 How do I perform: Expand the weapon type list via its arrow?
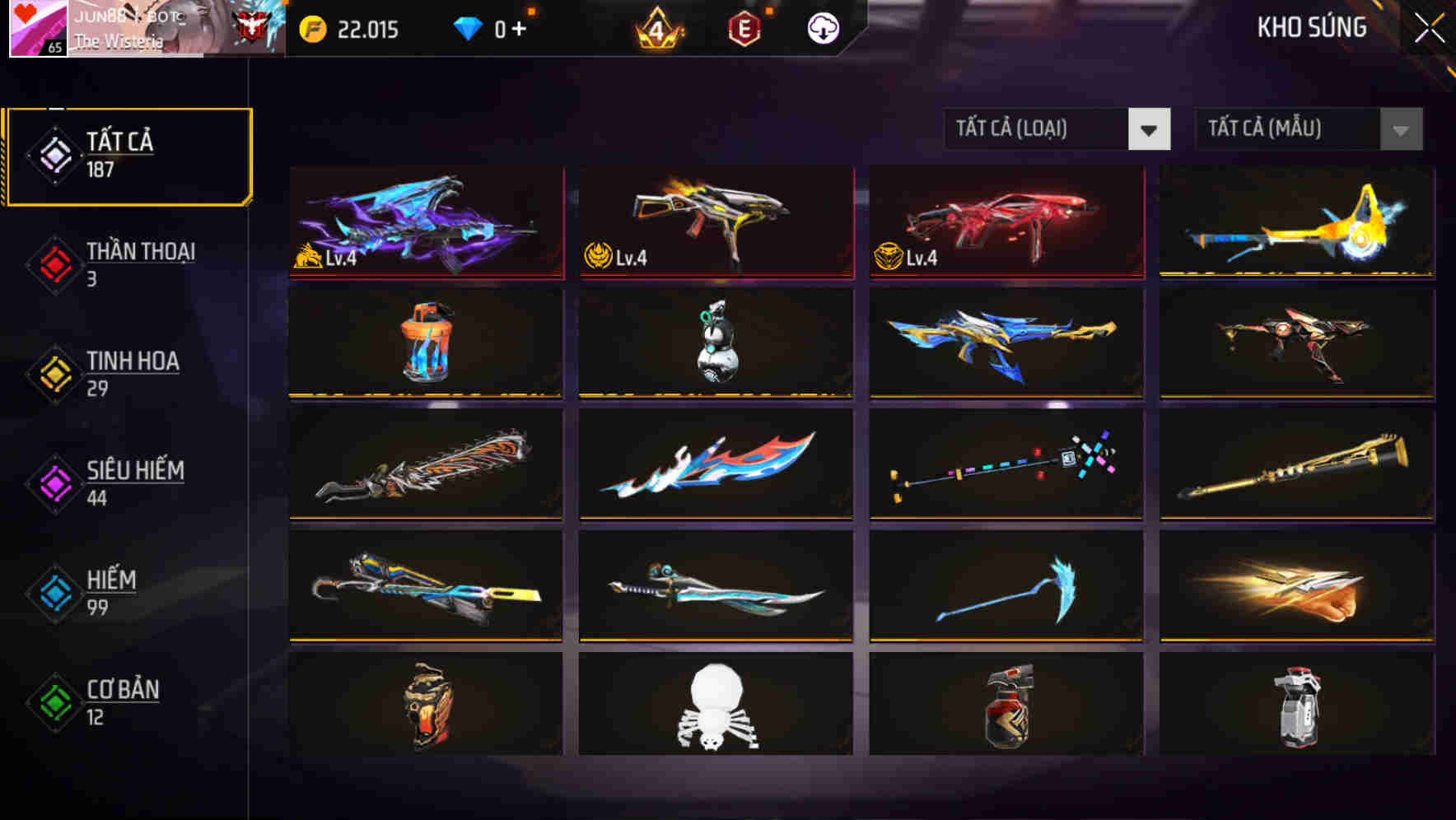click(1150, 130)
